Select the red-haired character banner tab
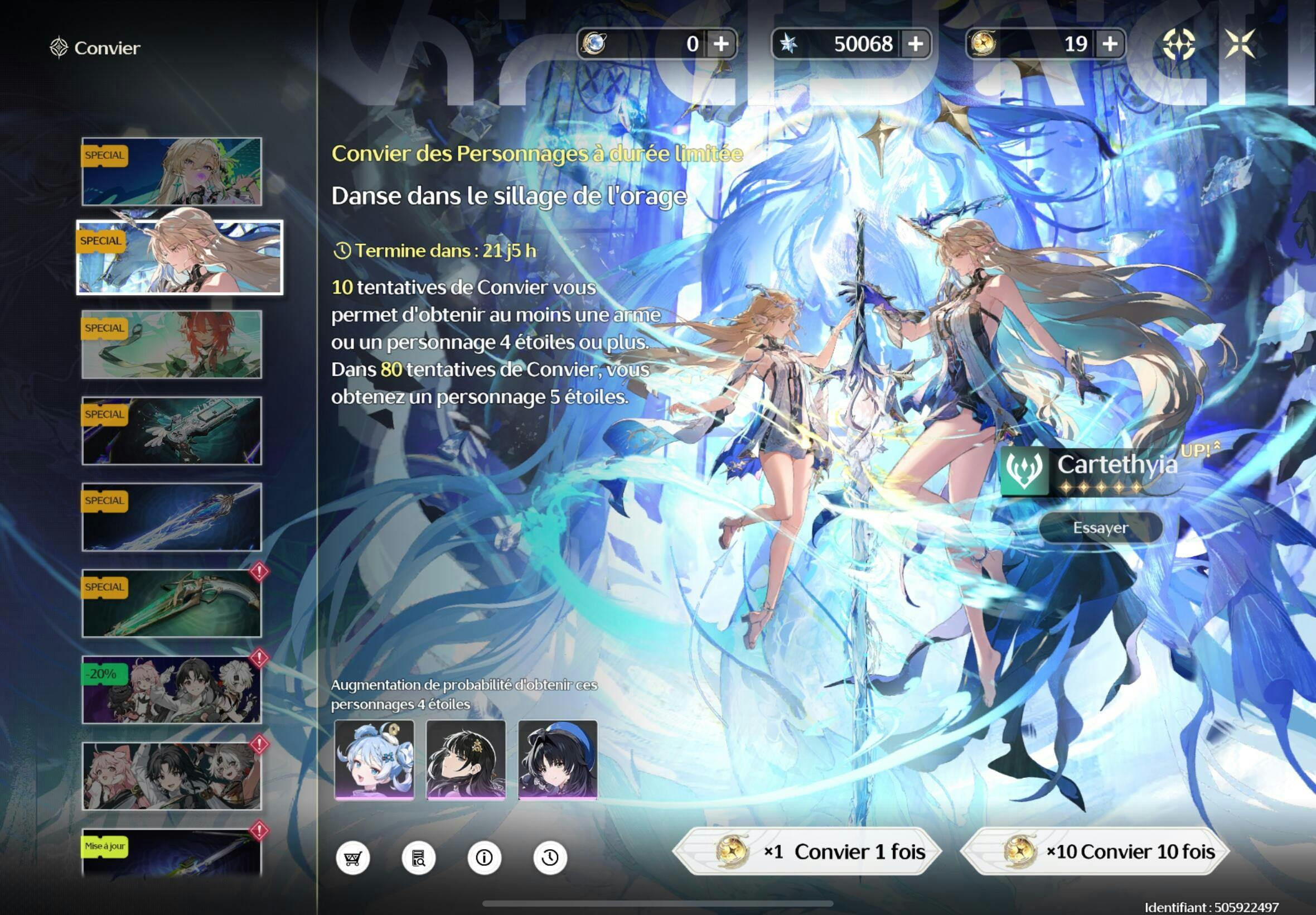This screenshot has width=1316, height=915. tap(172, 345)
